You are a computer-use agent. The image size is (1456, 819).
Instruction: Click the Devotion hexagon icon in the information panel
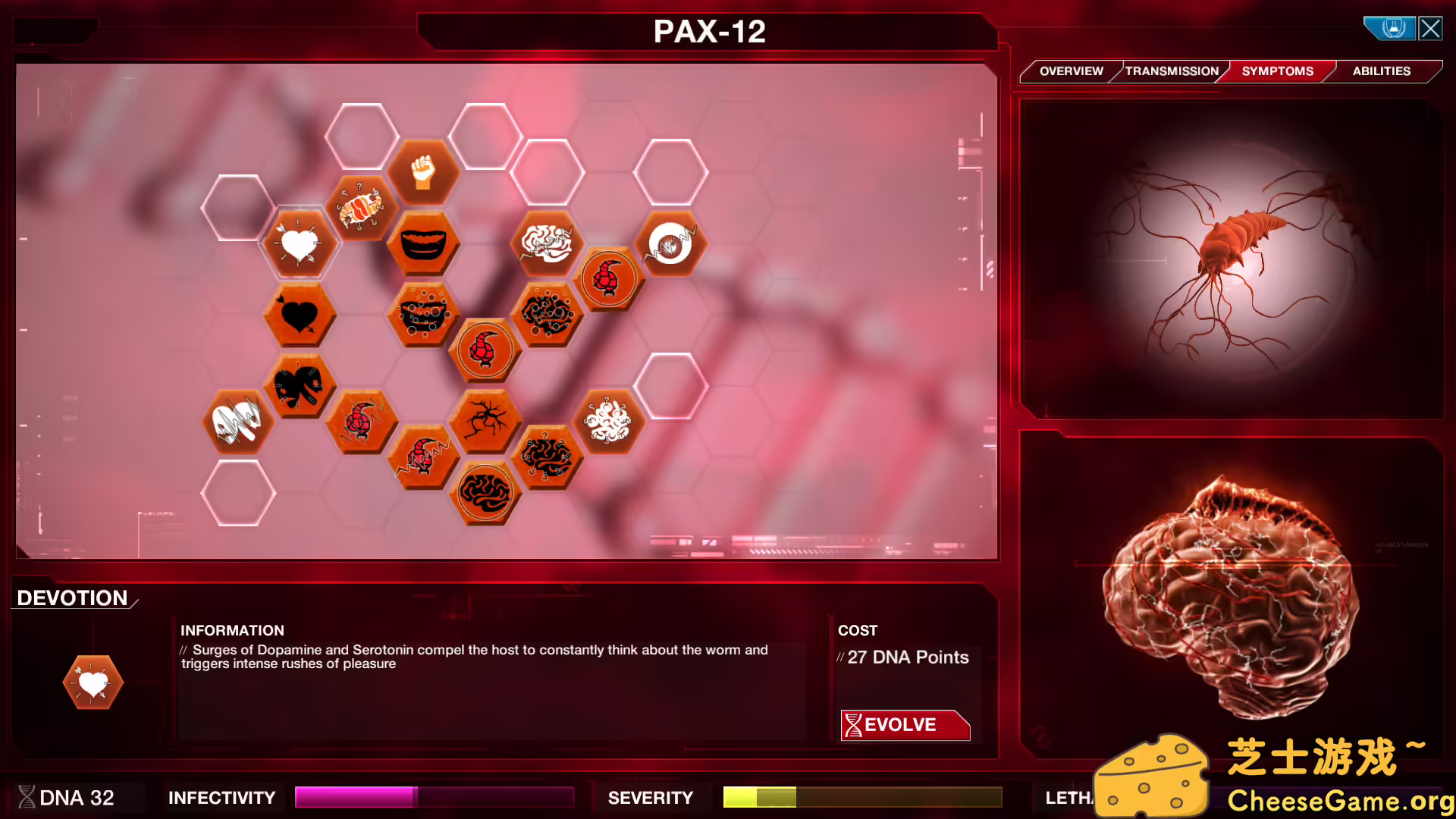[x=92, y=682]
